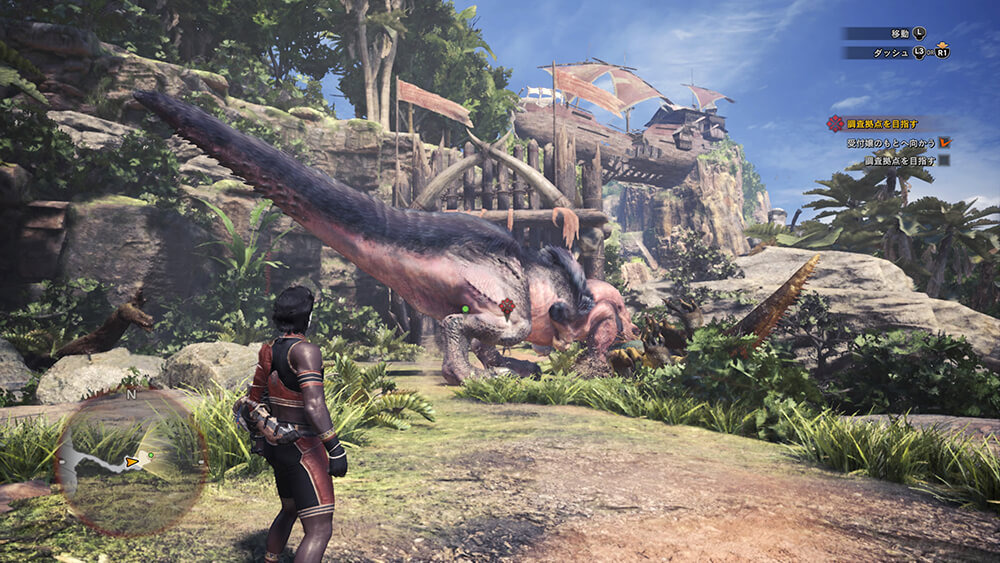Click the minimap's north N indicator

(x=130, y=394)
